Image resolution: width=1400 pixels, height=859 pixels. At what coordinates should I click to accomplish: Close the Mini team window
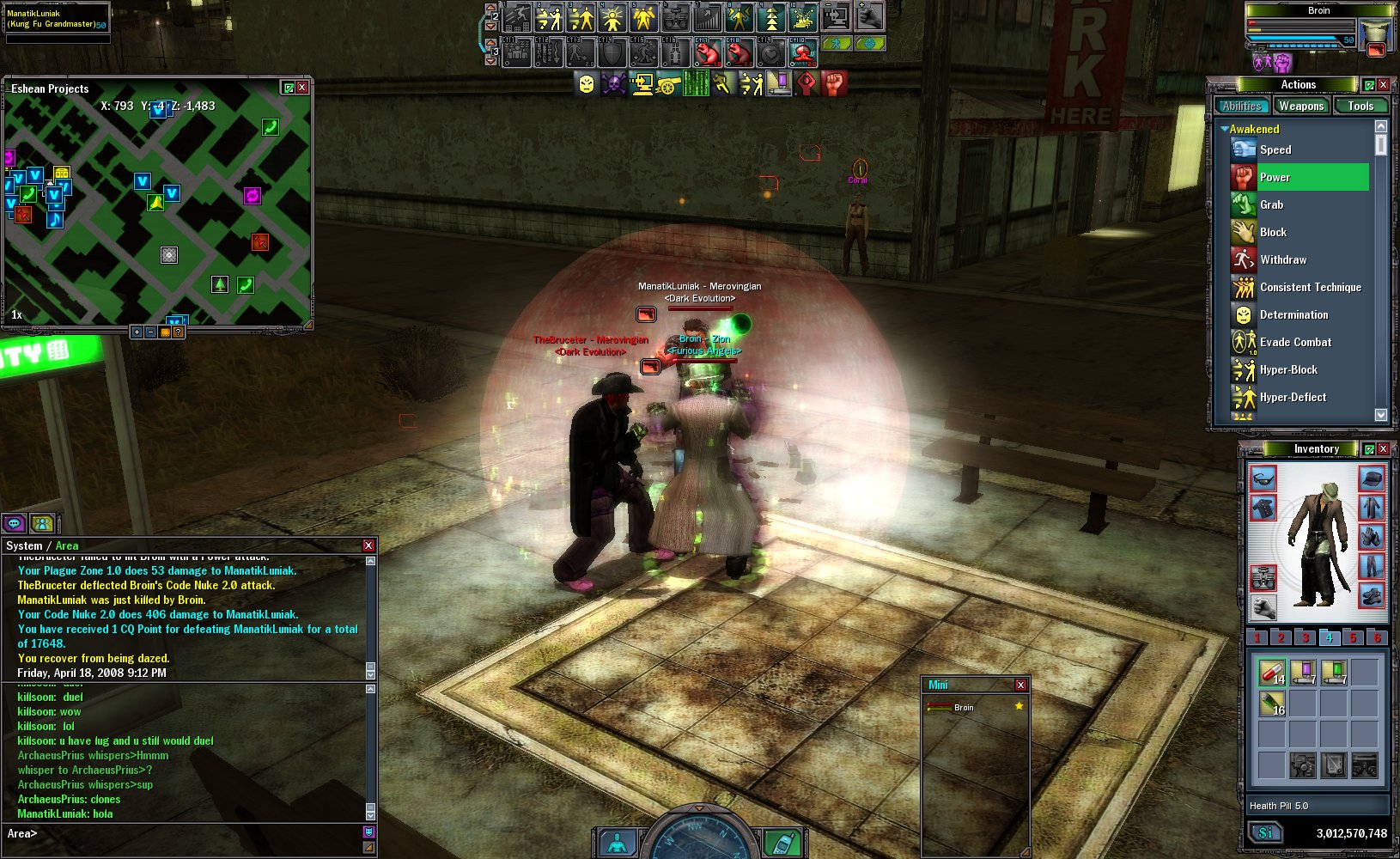coord(1020,685)
